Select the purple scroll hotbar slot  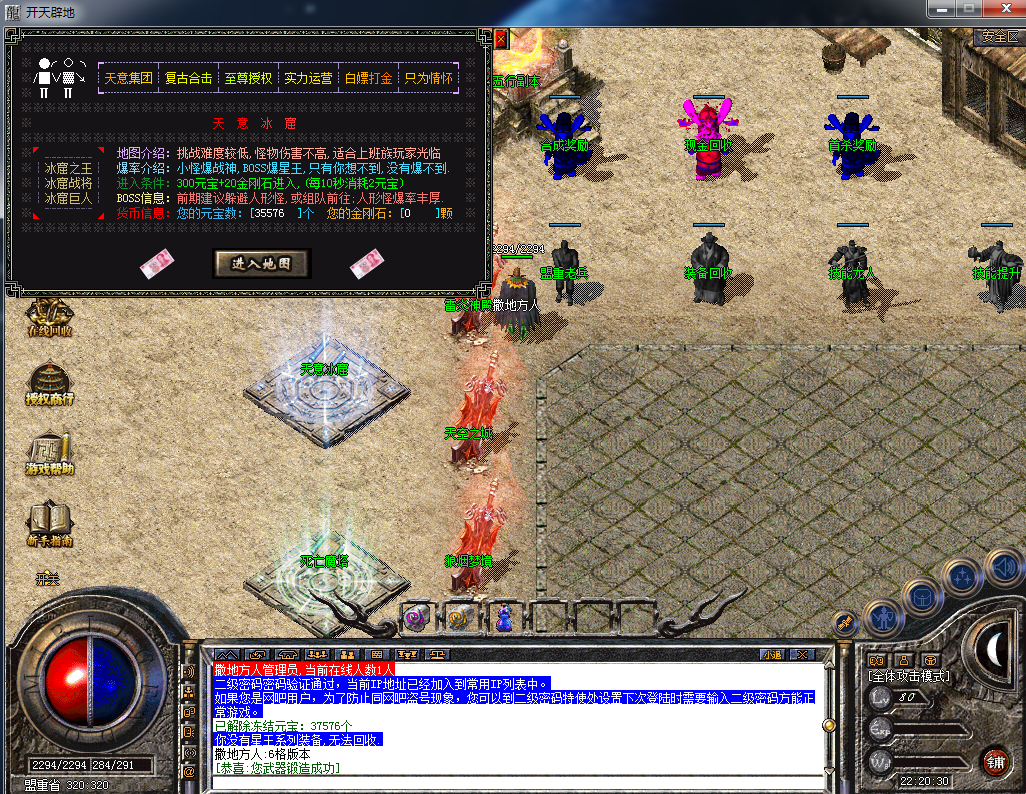(417, 616)
